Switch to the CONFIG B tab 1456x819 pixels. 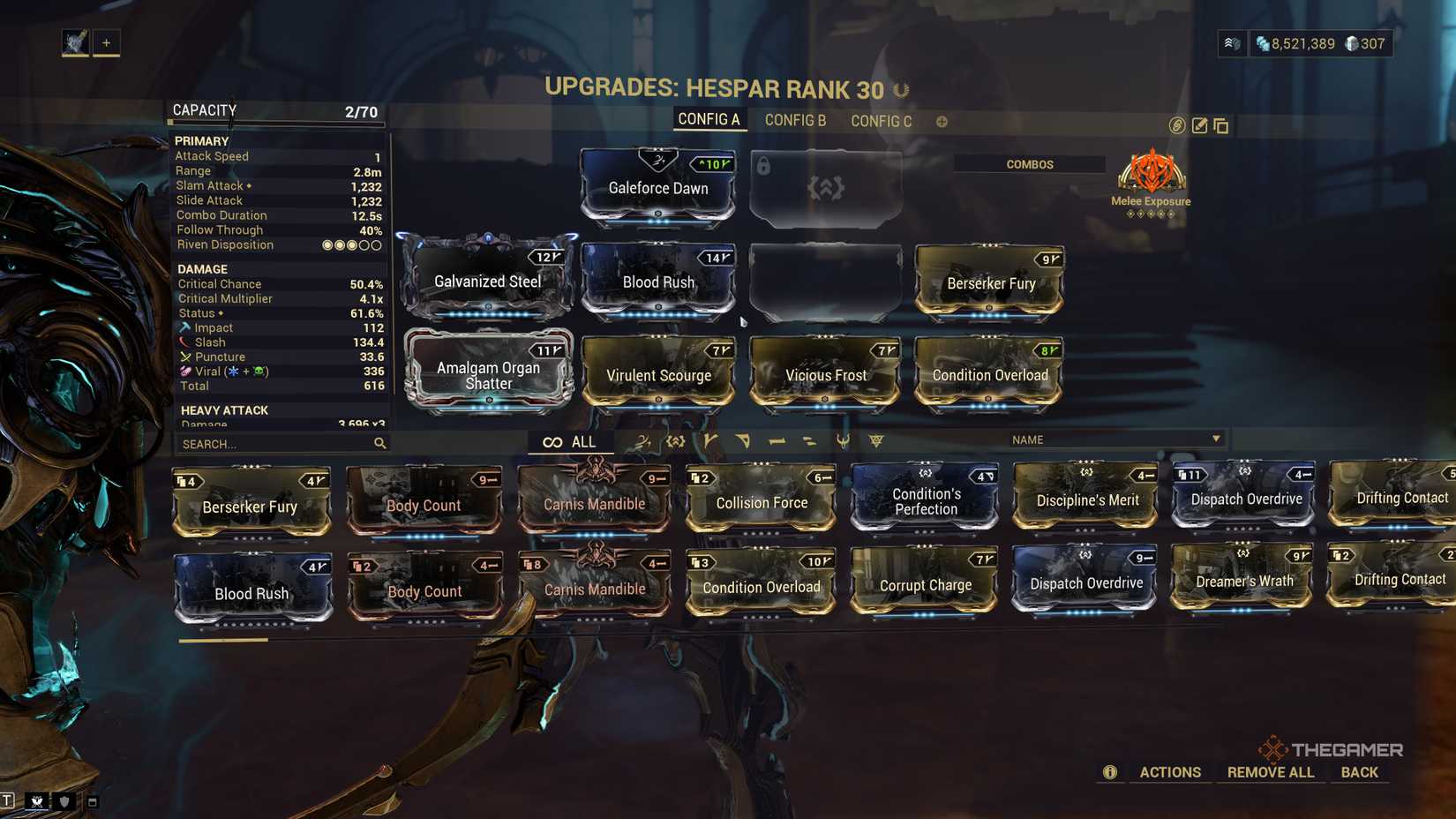tap(795, 121)
